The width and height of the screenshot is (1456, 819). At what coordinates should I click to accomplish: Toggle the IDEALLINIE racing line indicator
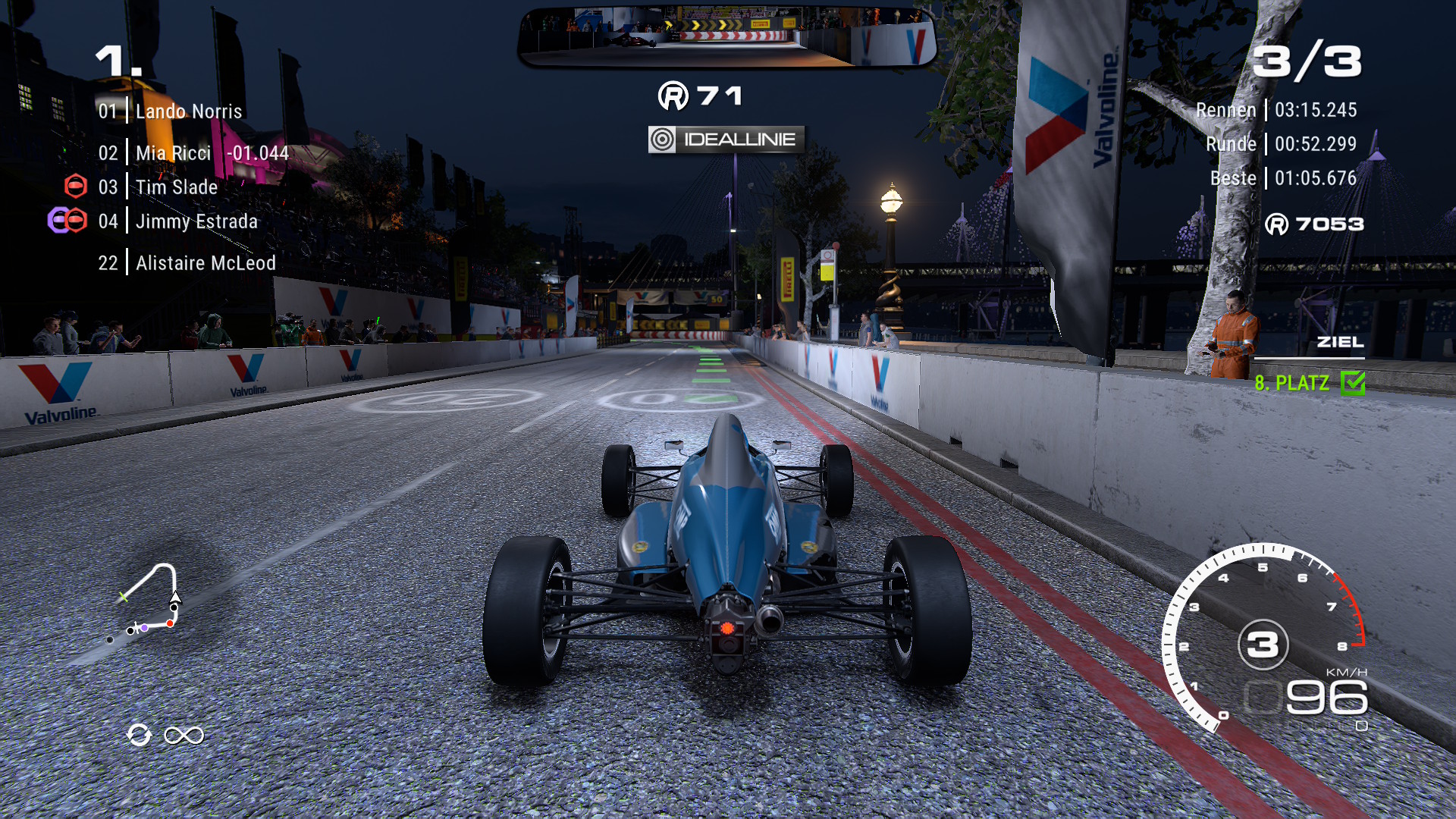click(726, 140)
